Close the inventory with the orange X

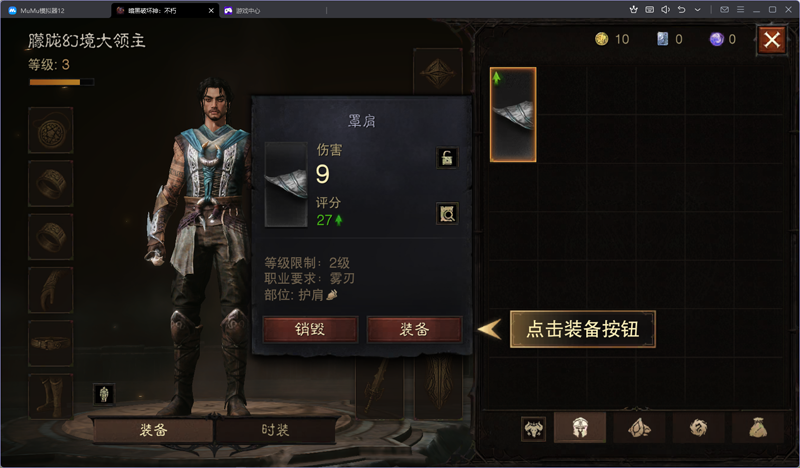click(772, 39)
